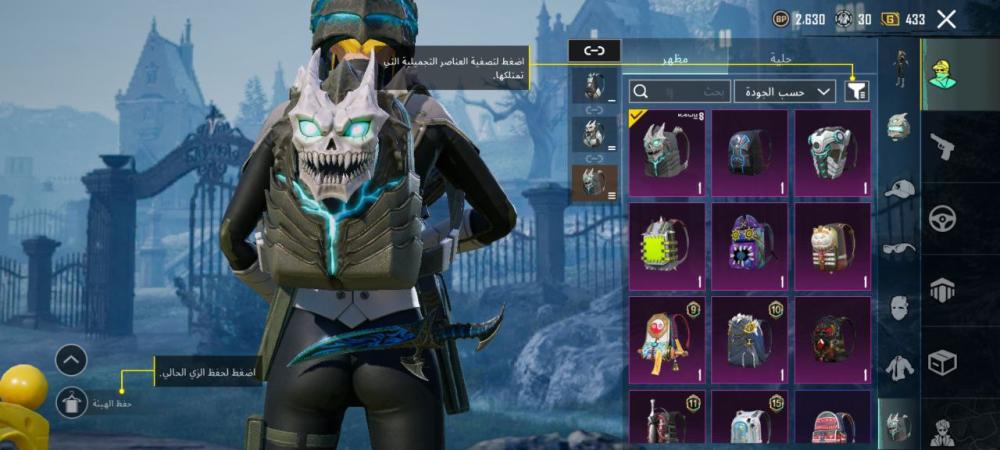The image size is (1000, 450).
Task: Close the inventory with the X button
Action: point(946,19)
